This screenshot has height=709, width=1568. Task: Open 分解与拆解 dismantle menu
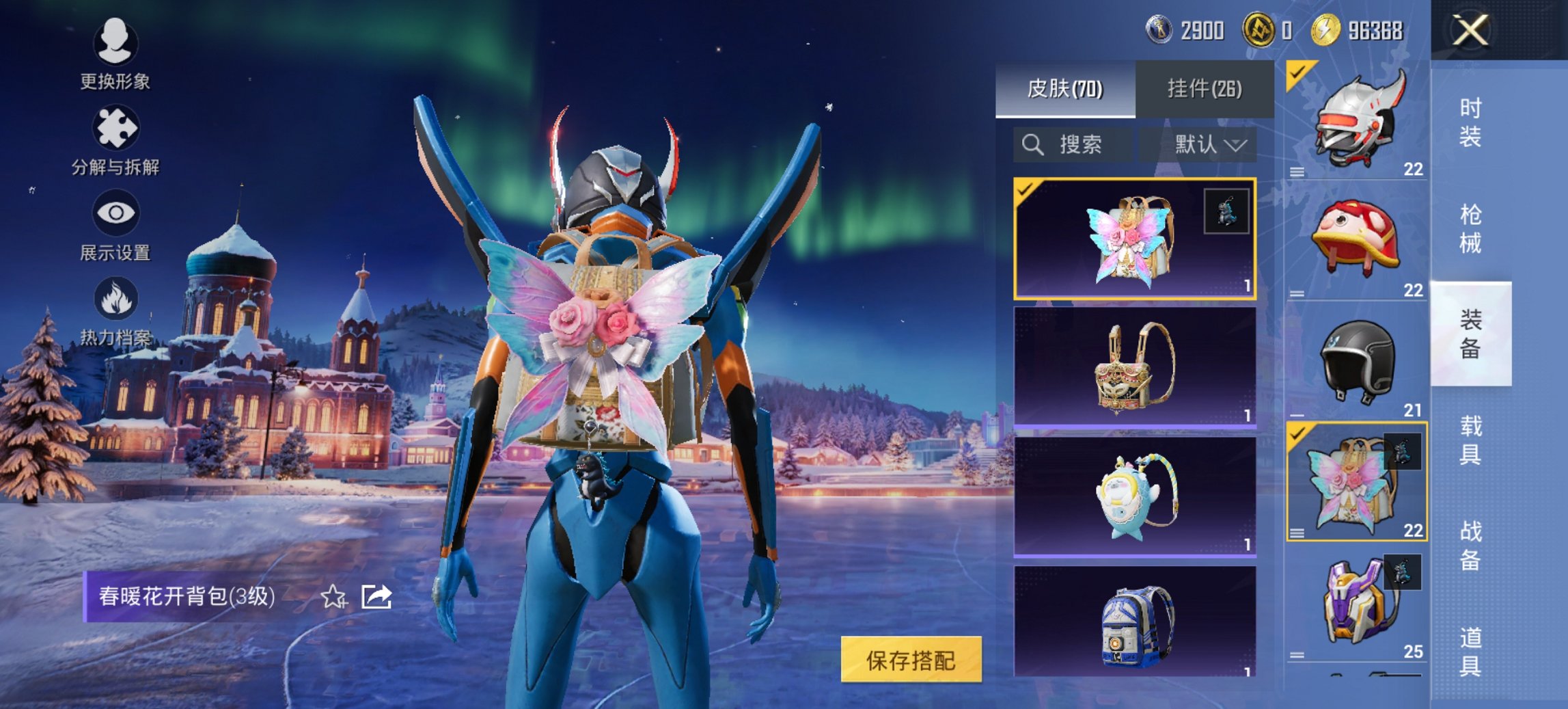(115, 139)
